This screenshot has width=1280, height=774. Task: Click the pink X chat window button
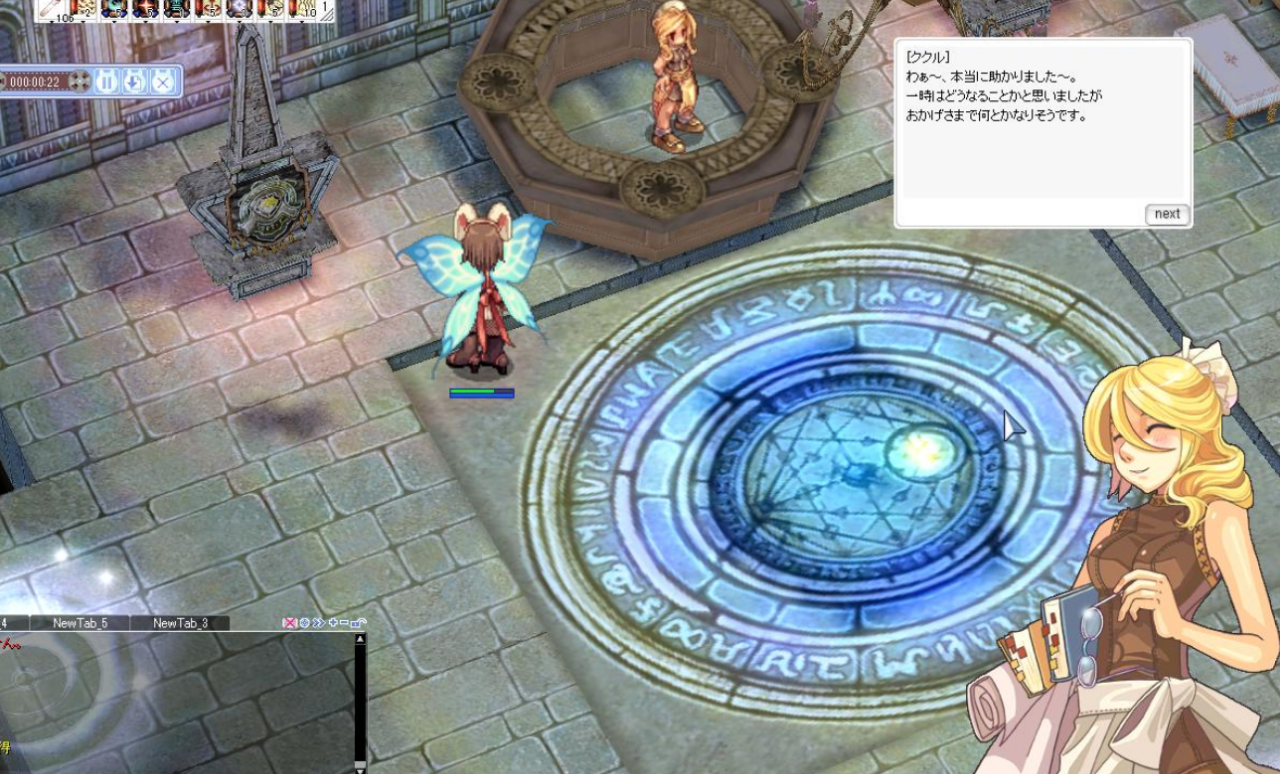tap(290, 622)
